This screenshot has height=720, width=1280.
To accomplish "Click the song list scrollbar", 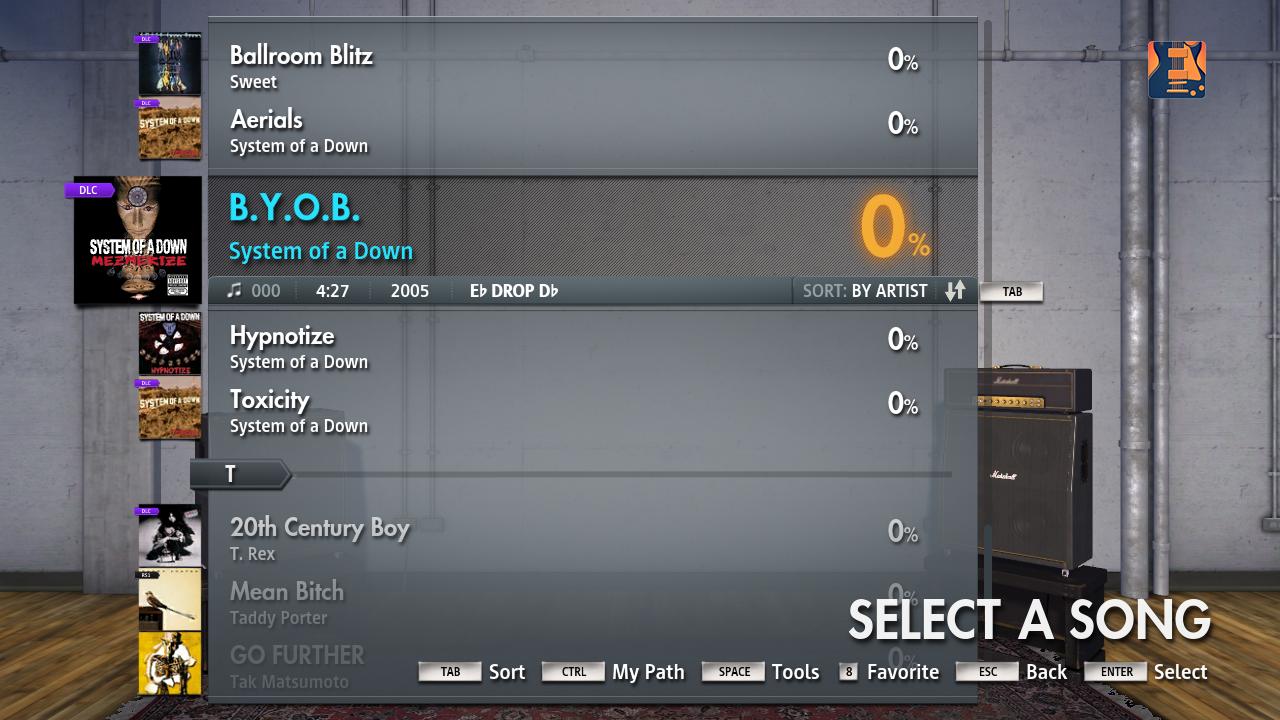I will coord(988,150).
